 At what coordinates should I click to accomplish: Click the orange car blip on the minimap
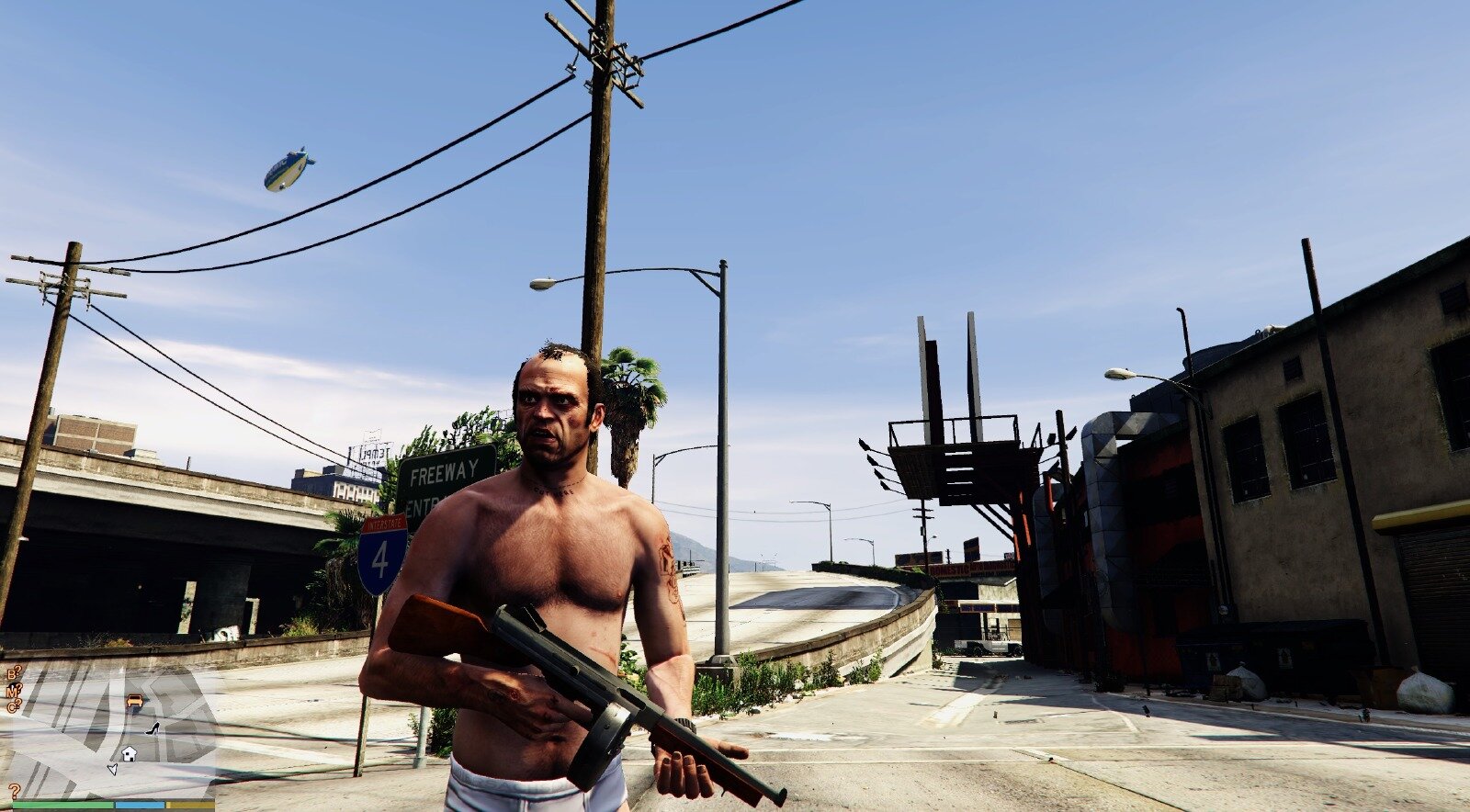click(x=135, y=702)
